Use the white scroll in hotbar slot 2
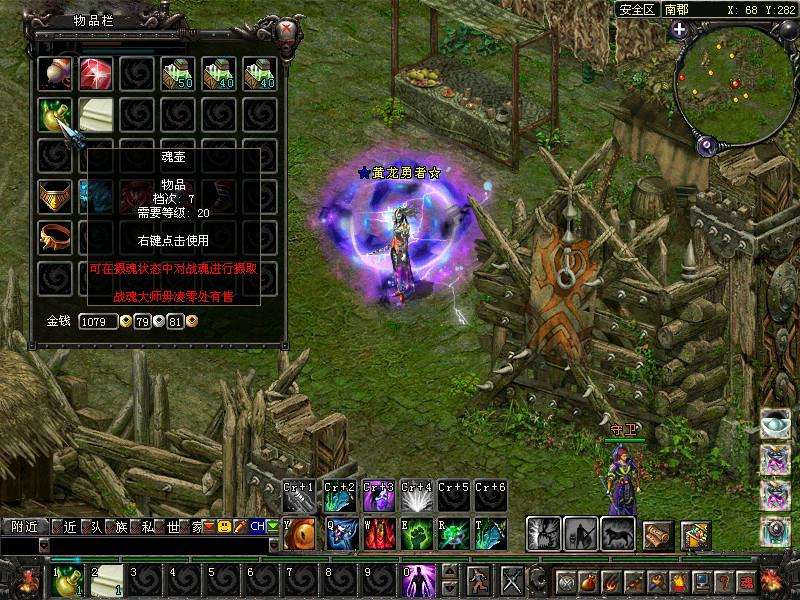 [x=107, y=580]
